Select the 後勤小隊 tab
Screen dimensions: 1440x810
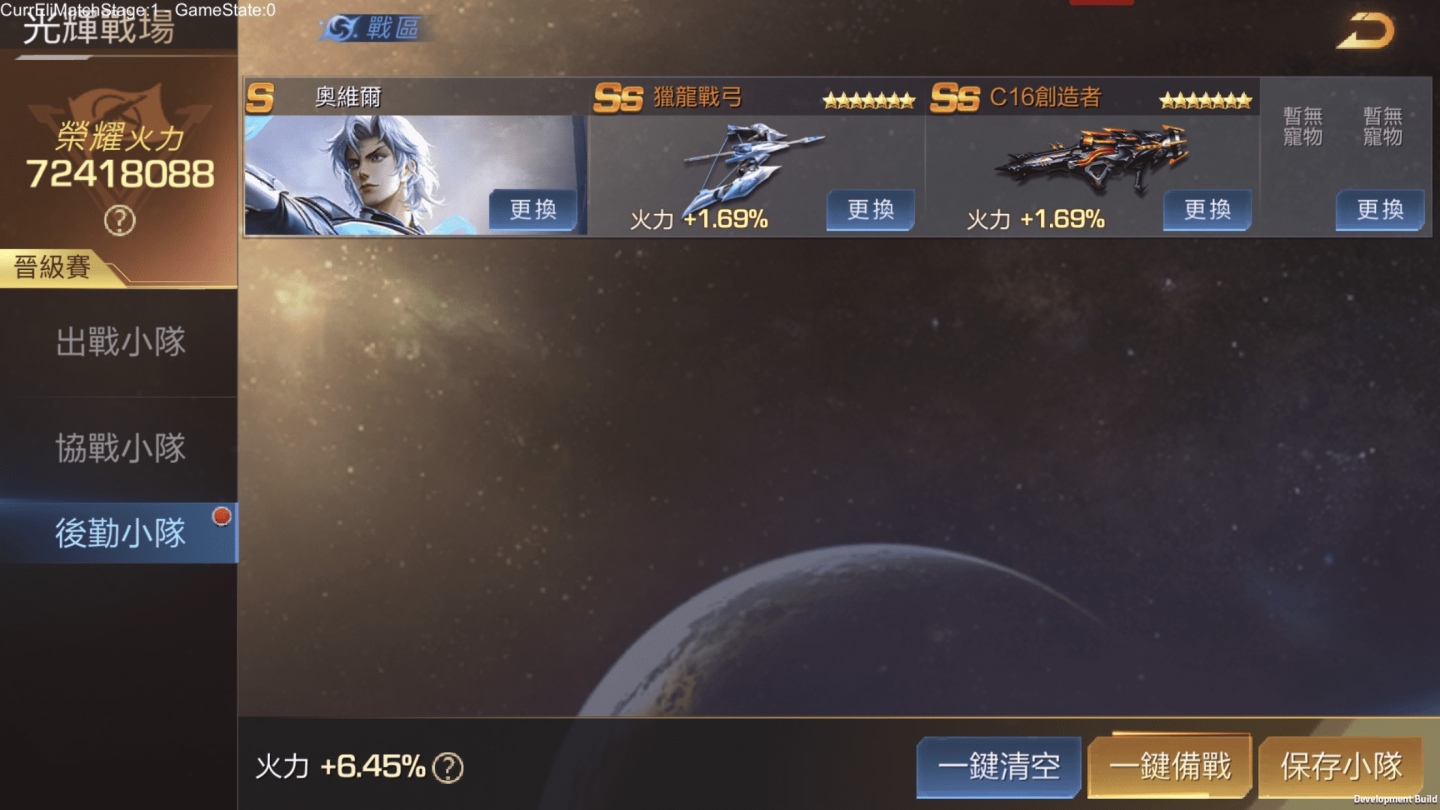click(120, 533)
